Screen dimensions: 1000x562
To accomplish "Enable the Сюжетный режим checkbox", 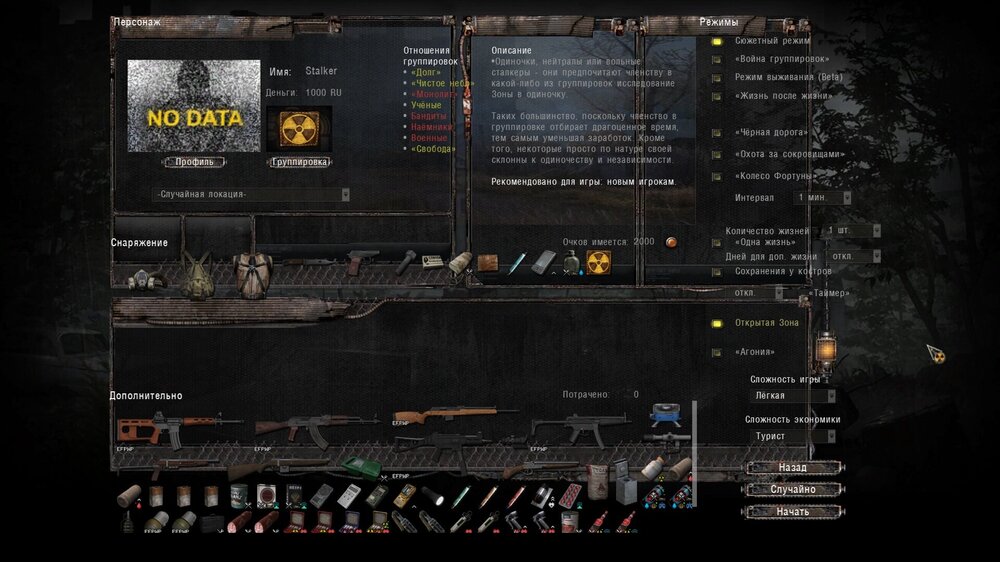I will click(717, 42).
